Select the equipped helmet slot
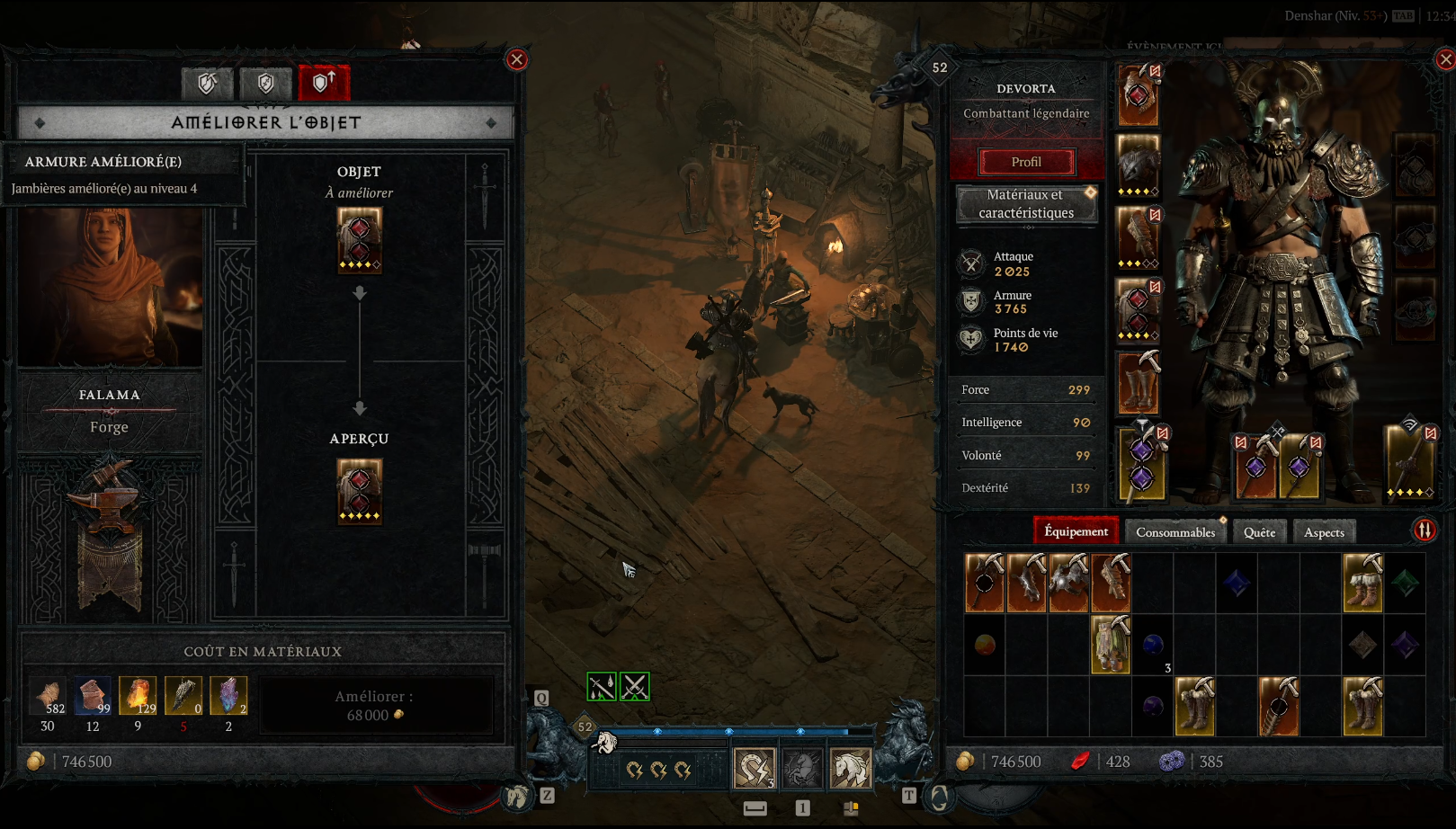 tap(1138, 94)
